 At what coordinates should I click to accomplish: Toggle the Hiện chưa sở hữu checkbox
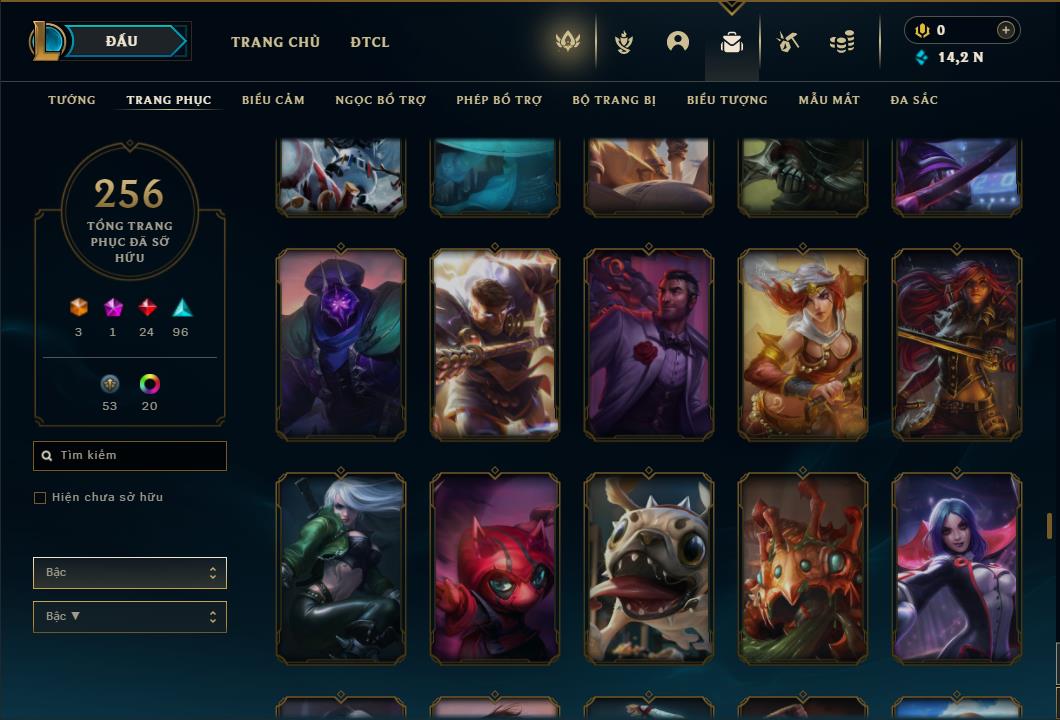[x=40, y=498]
